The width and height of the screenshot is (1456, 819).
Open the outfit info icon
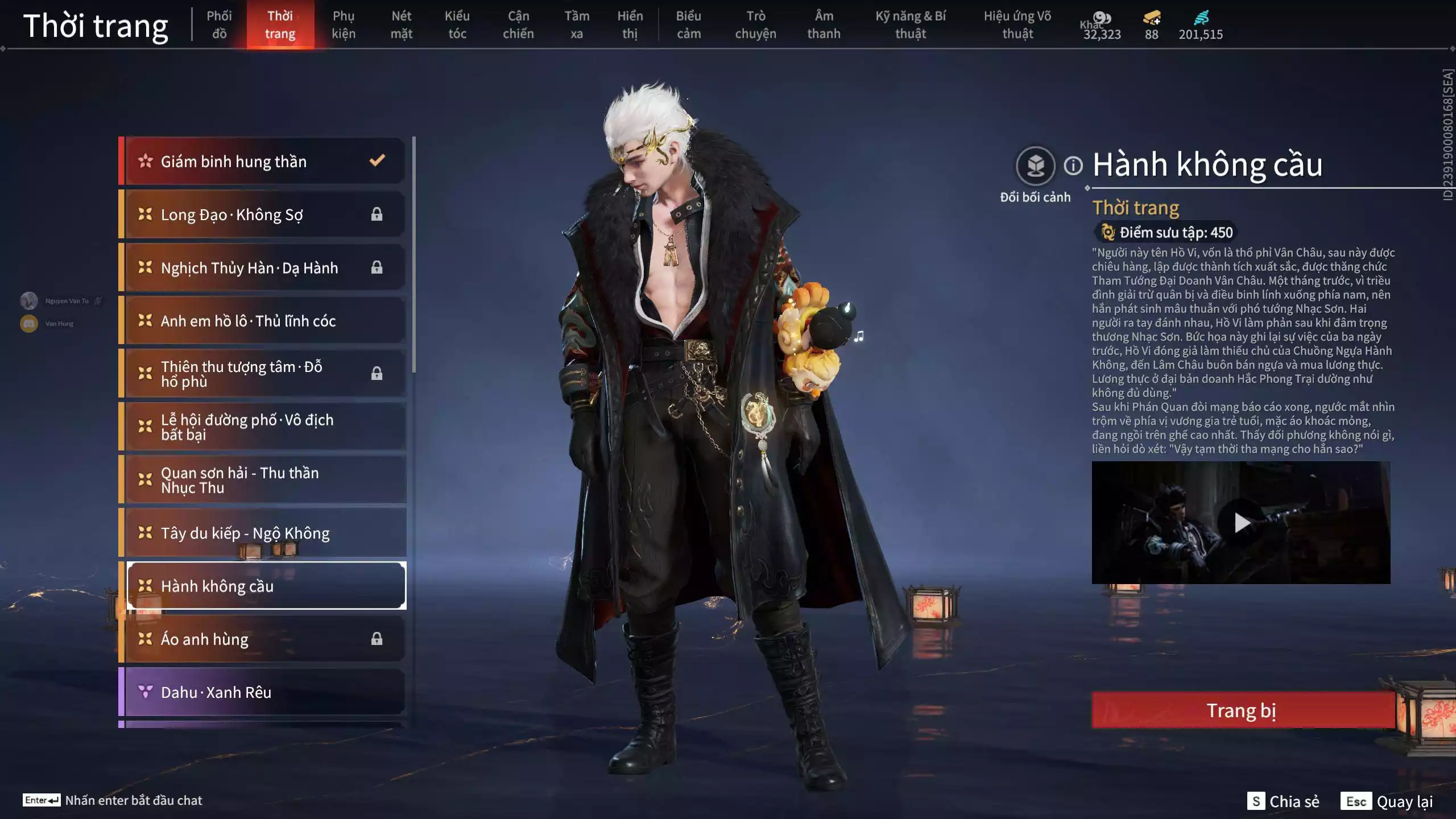click(1073, 166)
